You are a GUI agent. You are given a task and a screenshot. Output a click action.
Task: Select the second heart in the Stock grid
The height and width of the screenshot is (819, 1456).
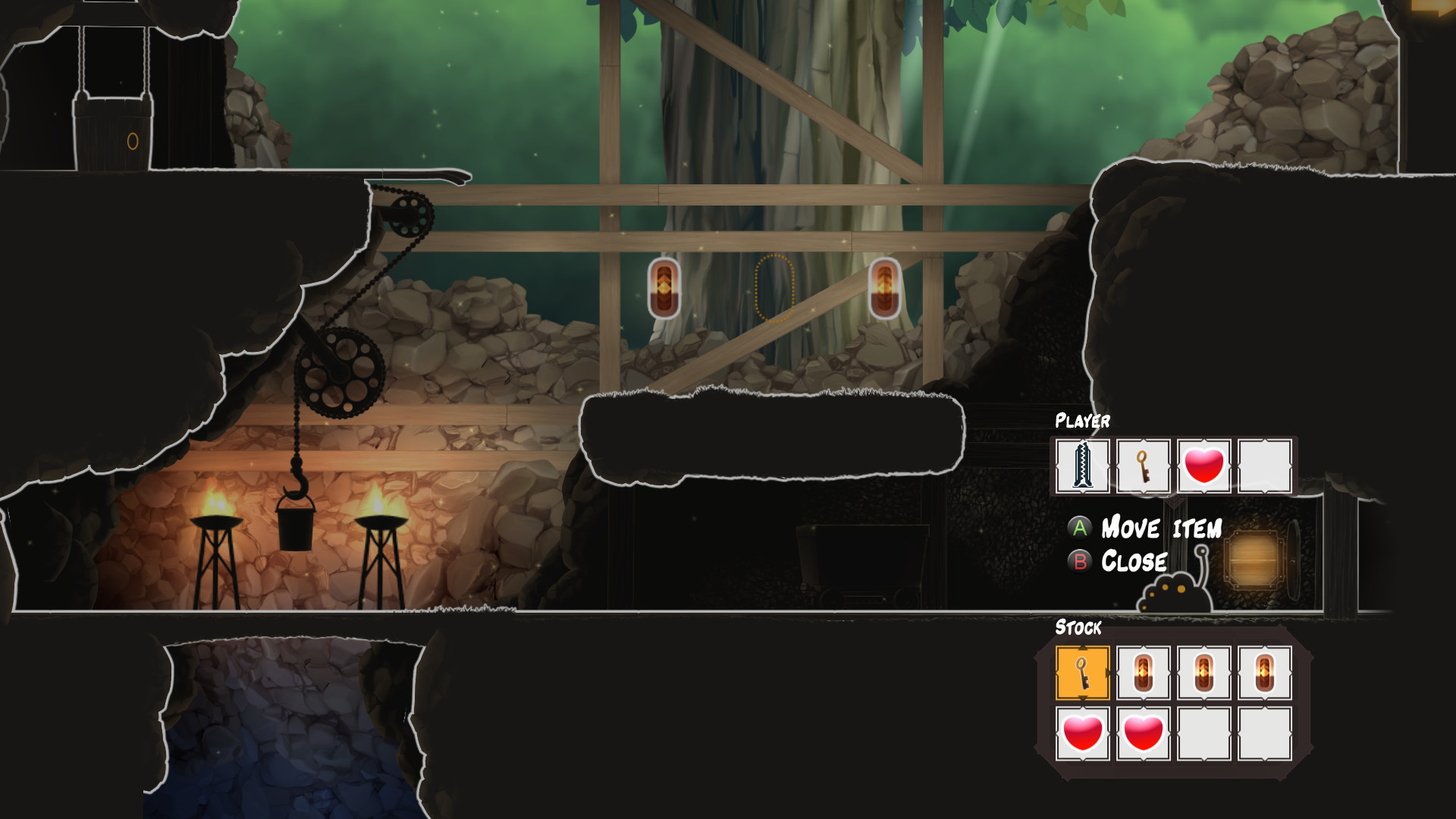click(x=1143, y=733)
